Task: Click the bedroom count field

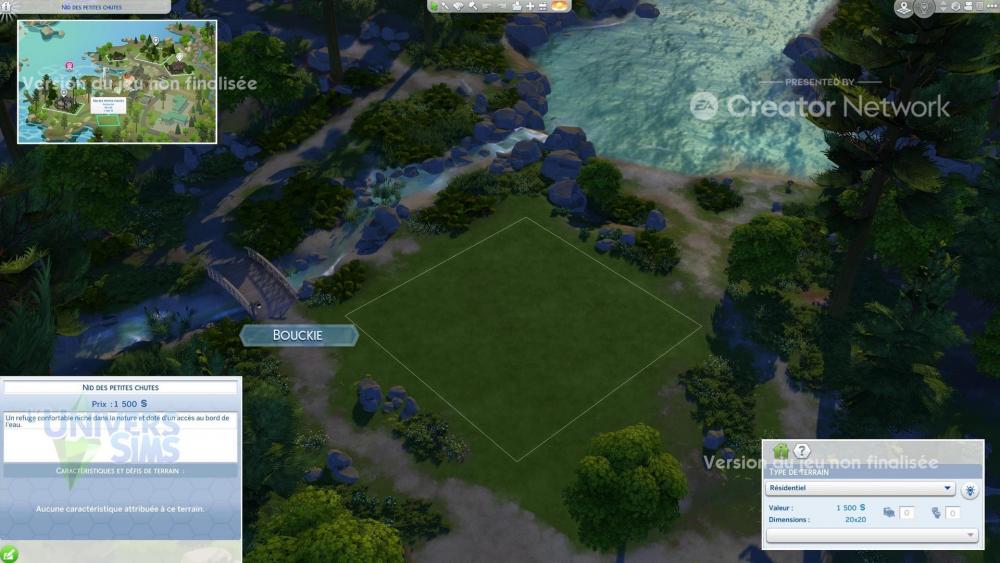Action: click(906, 513)
